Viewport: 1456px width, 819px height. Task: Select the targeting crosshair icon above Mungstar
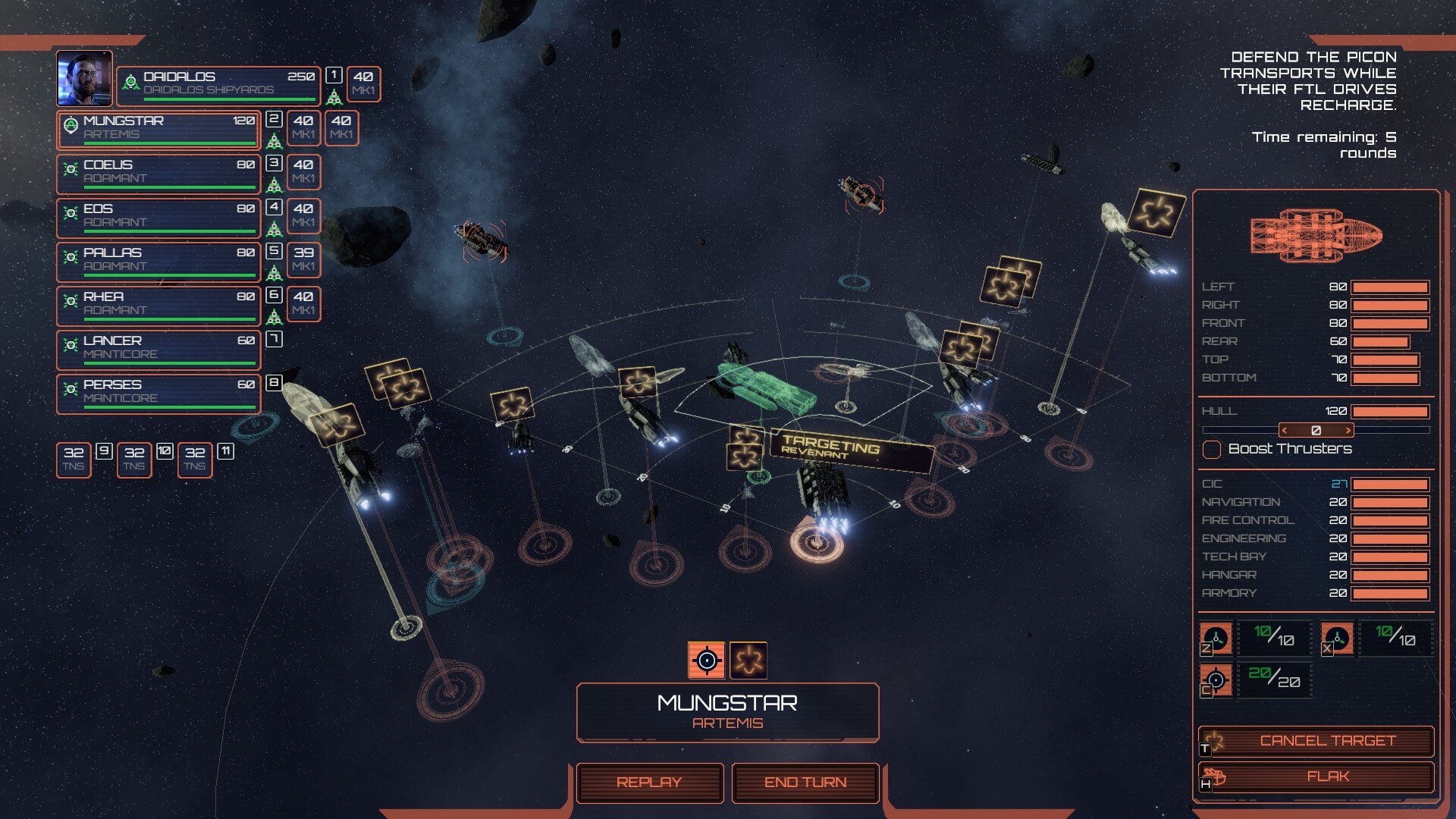pyautogui.click(x=706, y=660)
